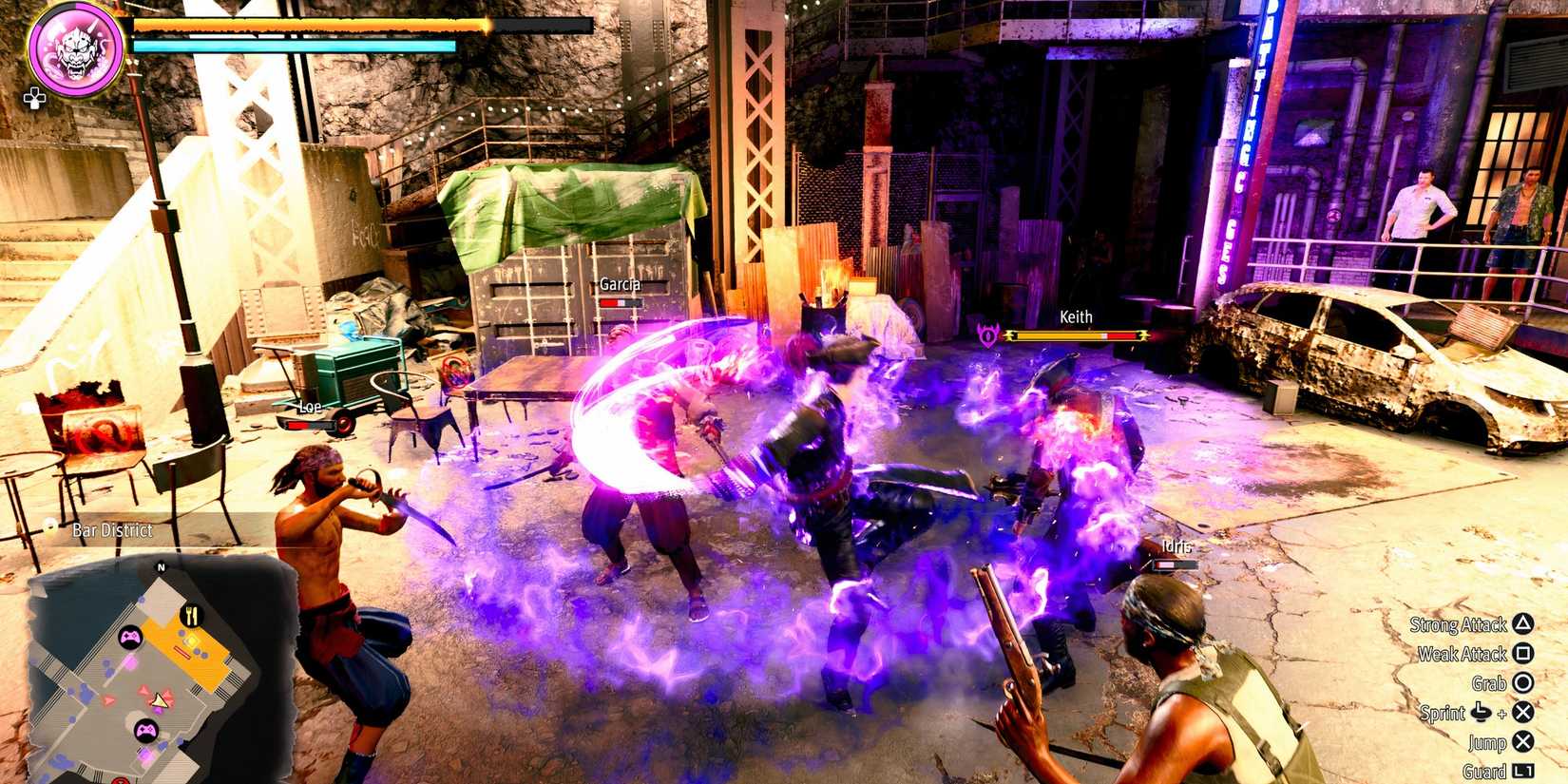1568x784 pixels.
Task: Click the upper gamepad activity icon on minimap
Action: click(x=131, y=638)
